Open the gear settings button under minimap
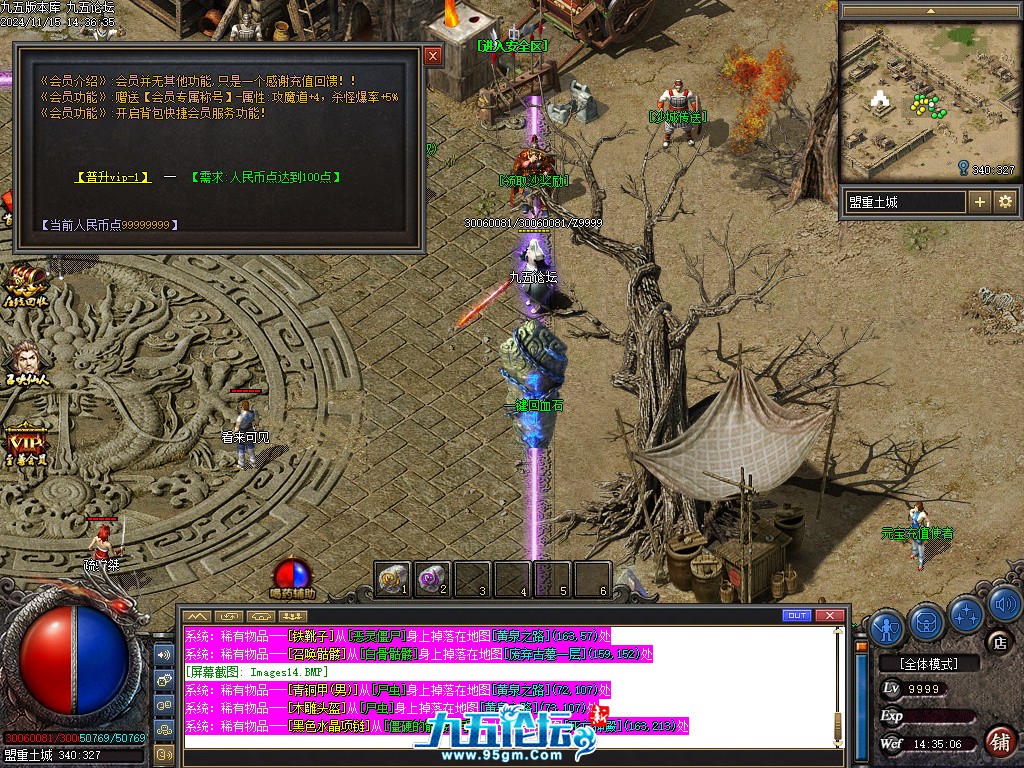 [x=1005, y=202]
